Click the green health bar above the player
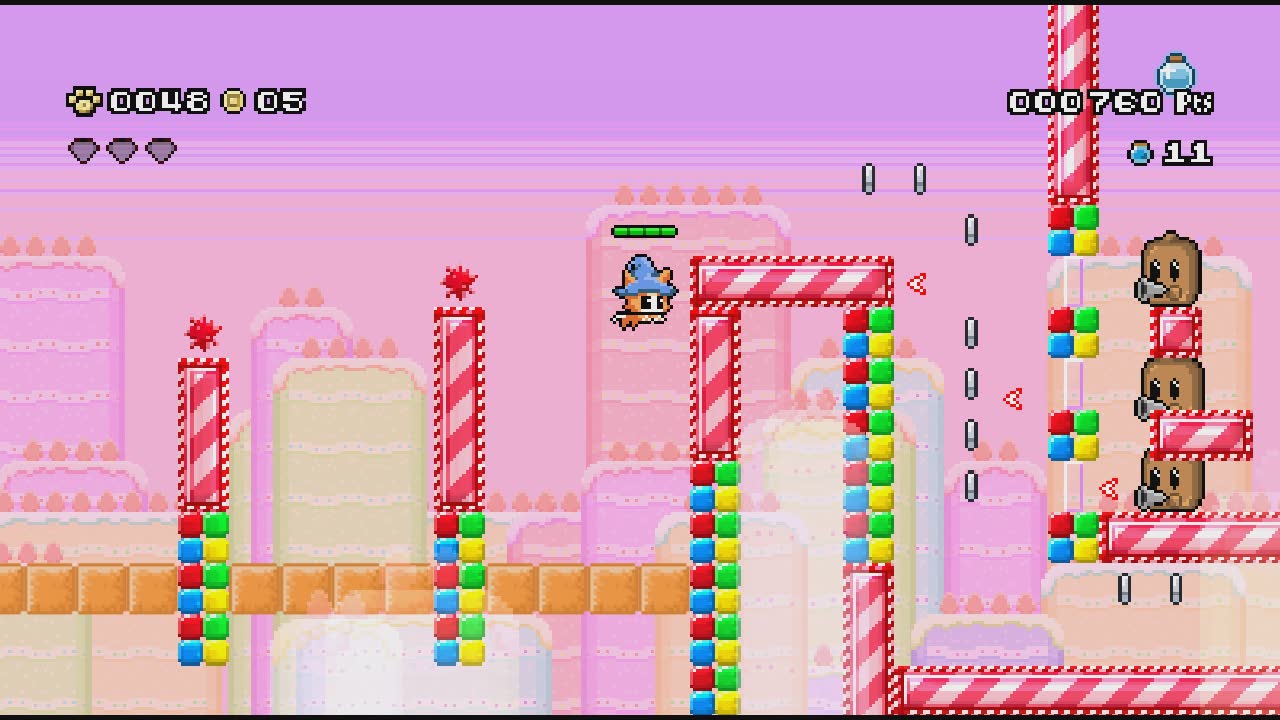 tap(645, 231)
